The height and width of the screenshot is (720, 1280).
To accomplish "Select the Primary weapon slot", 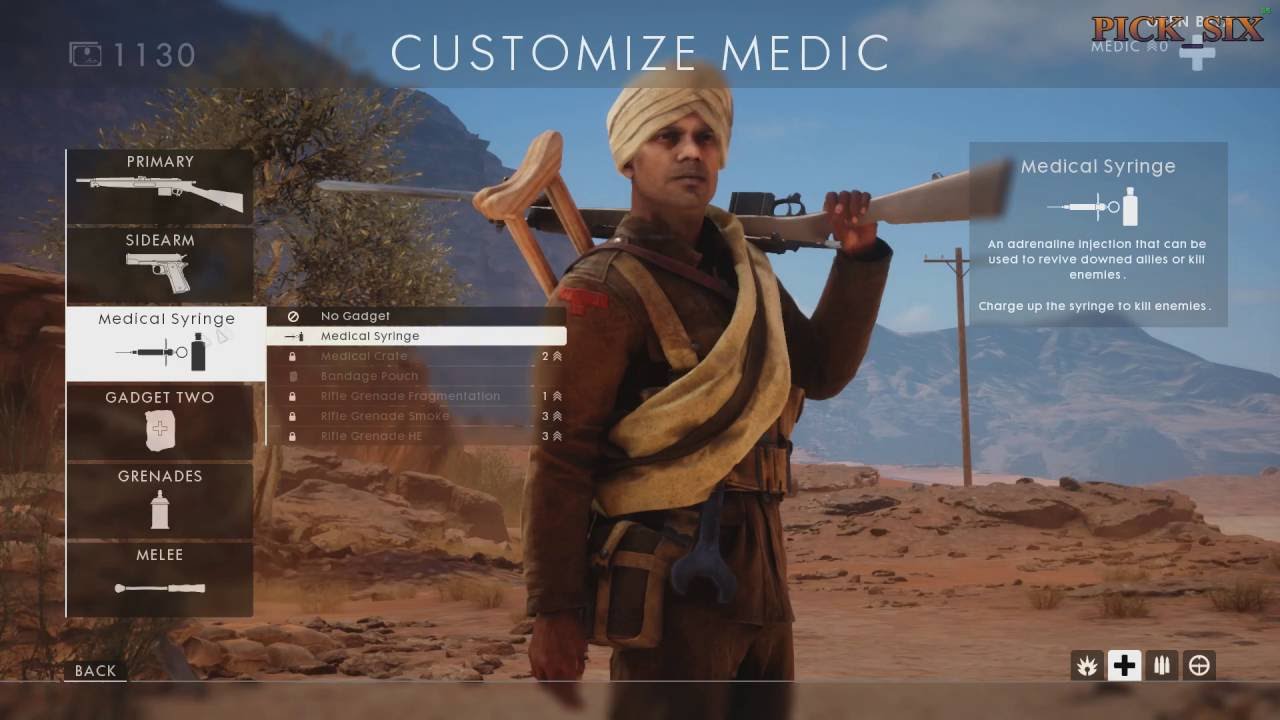I will [160, 186].
